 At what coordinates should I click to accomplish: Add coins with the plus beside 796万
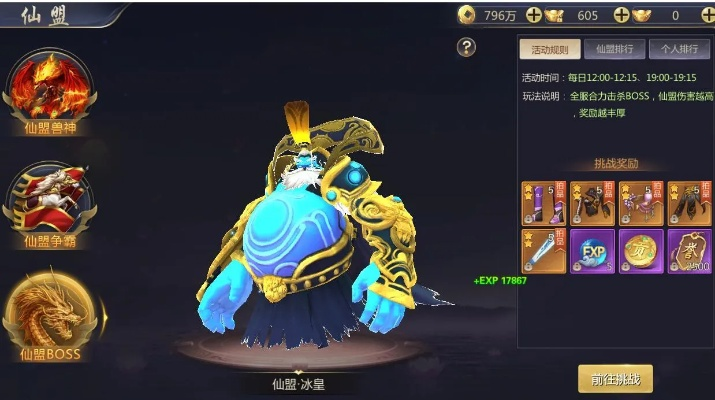click(534, 15)
